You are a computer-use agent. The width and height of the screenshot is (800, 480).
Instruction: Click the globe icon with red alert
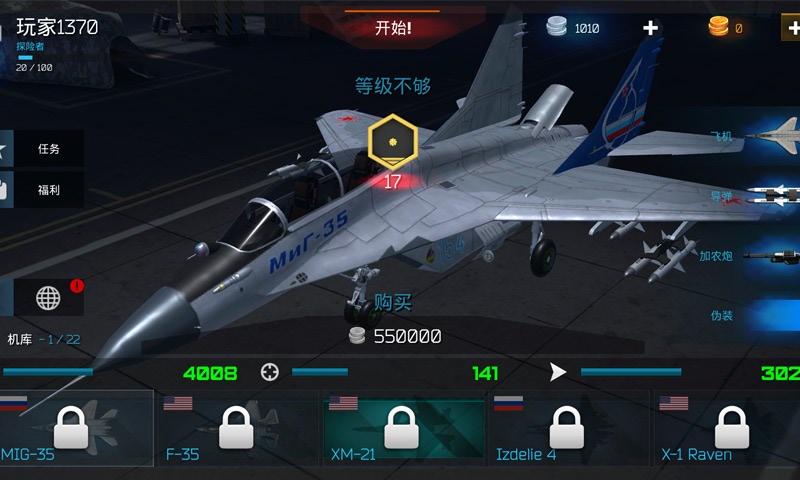[x=49, y=297]
